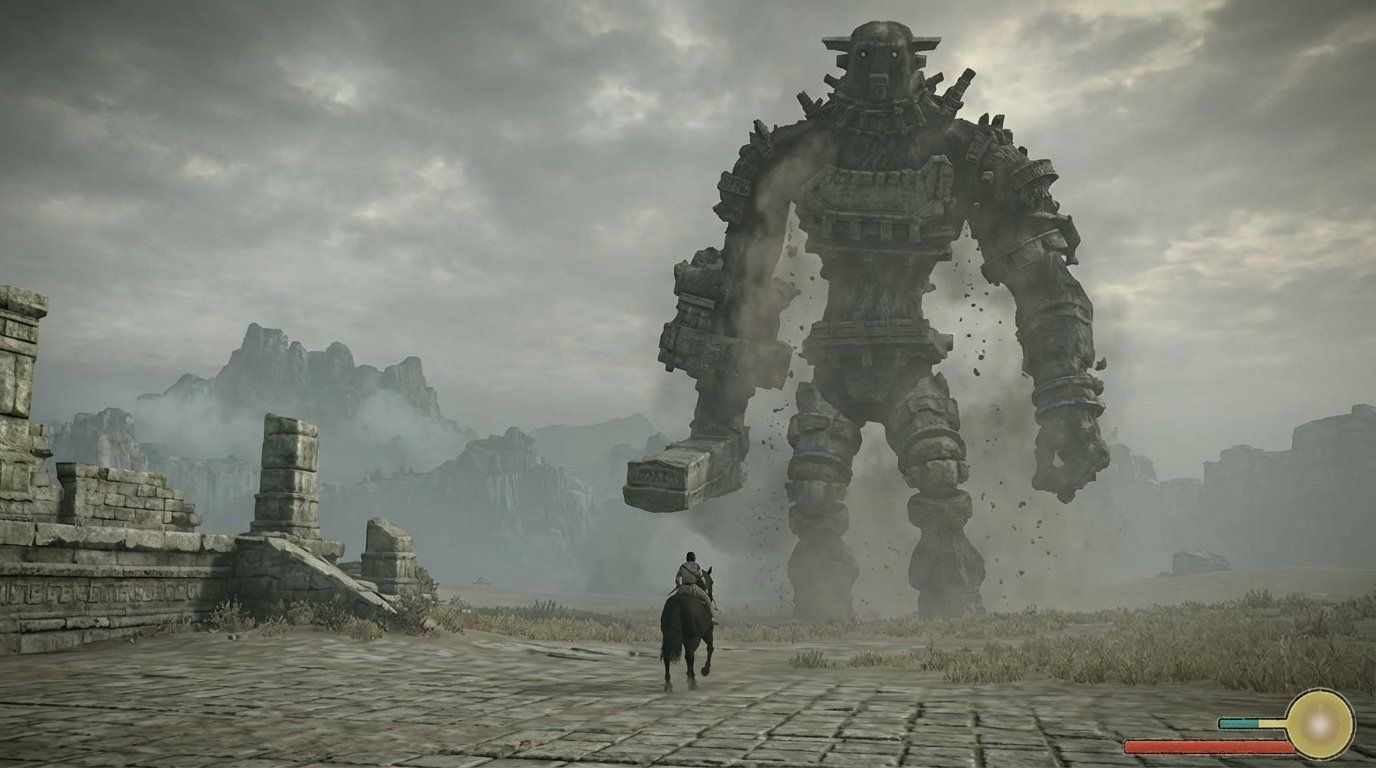Click the colossus's head
Viewport: 1376px width, 768px height.
[877, 60]
